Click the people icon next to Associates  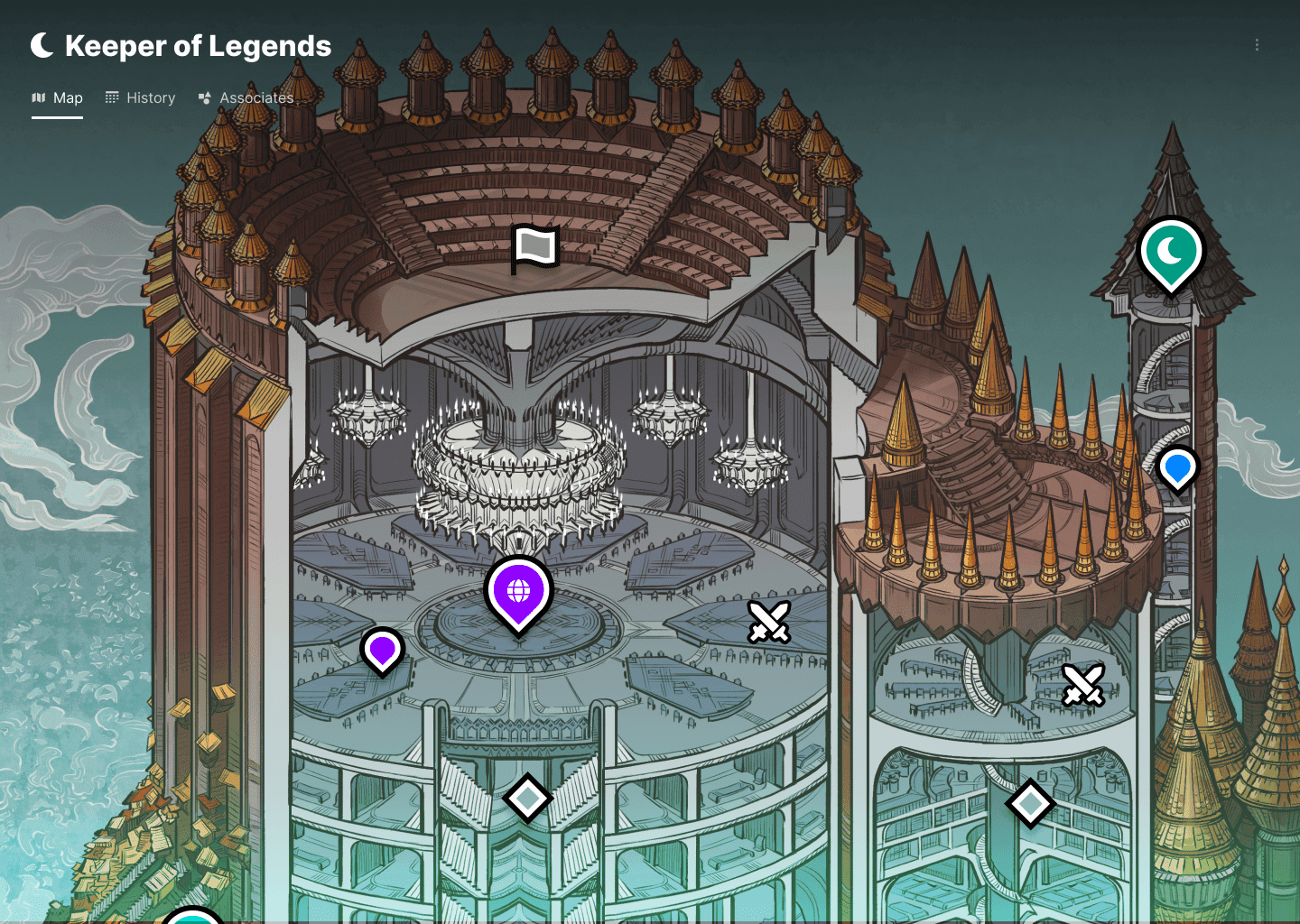(204, 97)
